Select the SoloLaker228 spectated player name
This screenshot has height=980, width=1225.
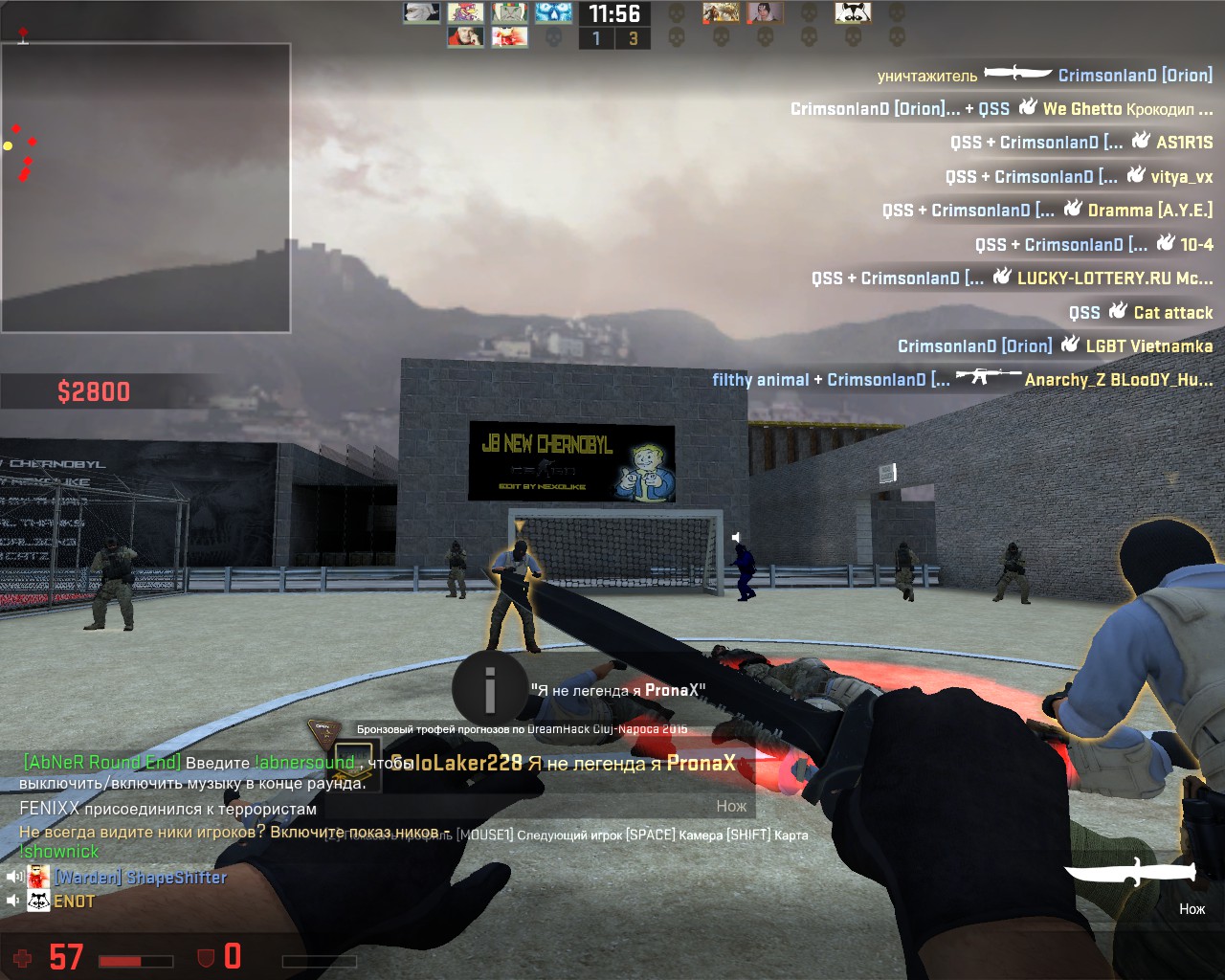pos(457,763)
